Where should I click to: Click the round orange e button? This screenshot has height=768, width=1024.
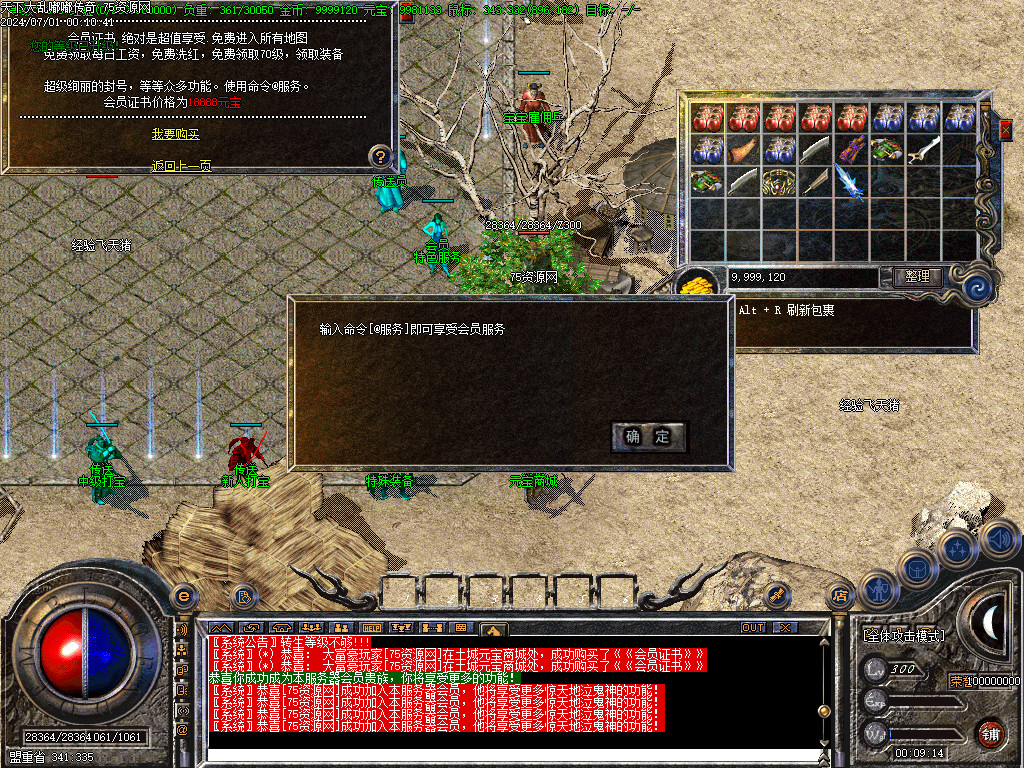pos(183,596)
